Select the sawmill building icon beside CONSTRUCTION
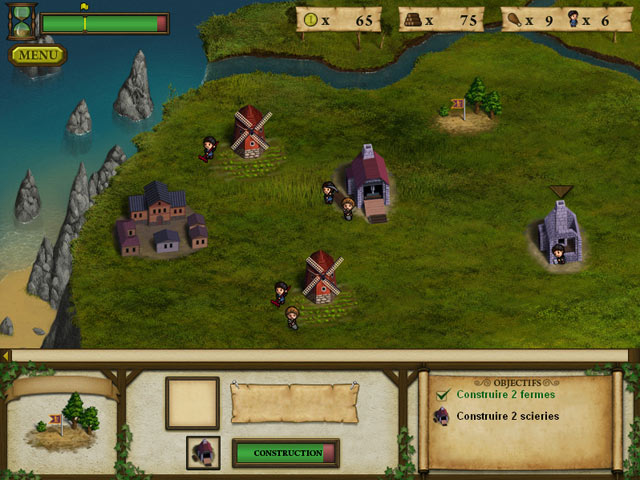This screenshot has height=480, width=640. [204, 452]
